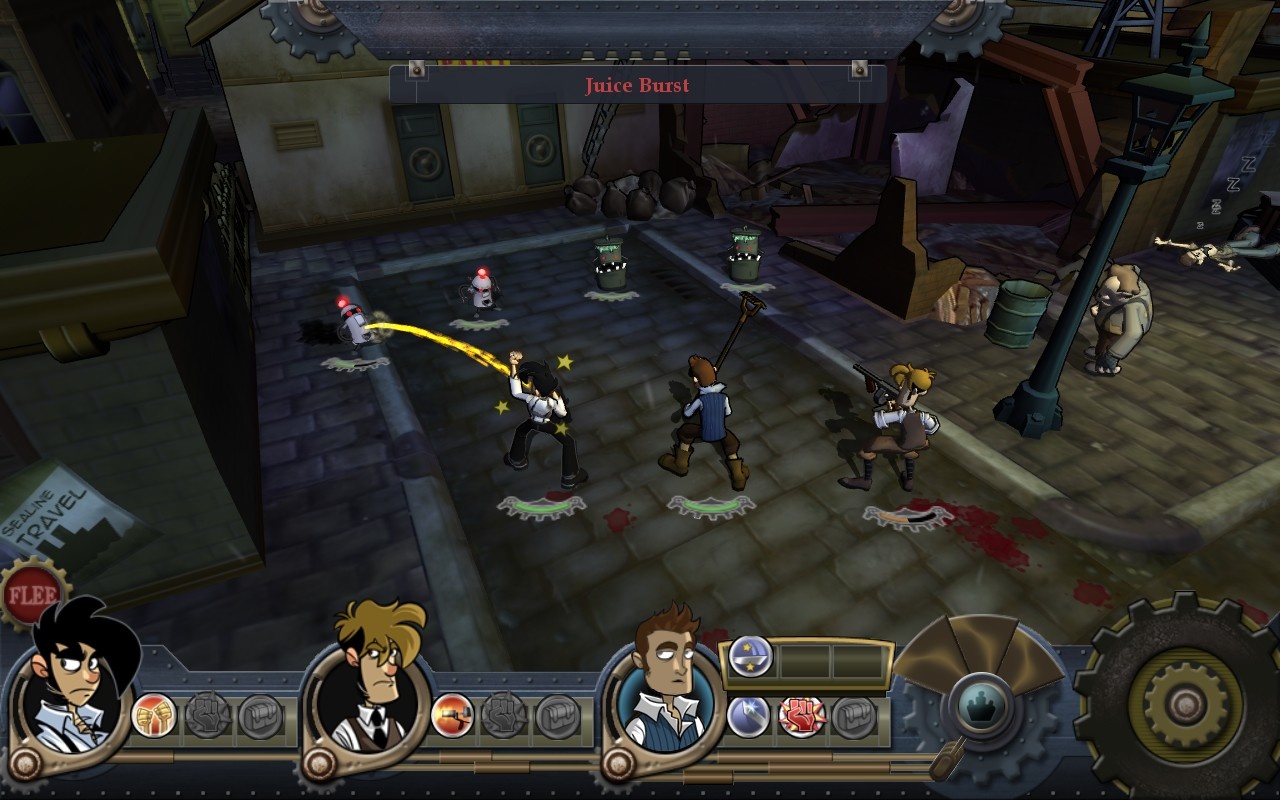Open Gabe's item chest icon
Screen dimensions: 1280x800
coord(262,715)
